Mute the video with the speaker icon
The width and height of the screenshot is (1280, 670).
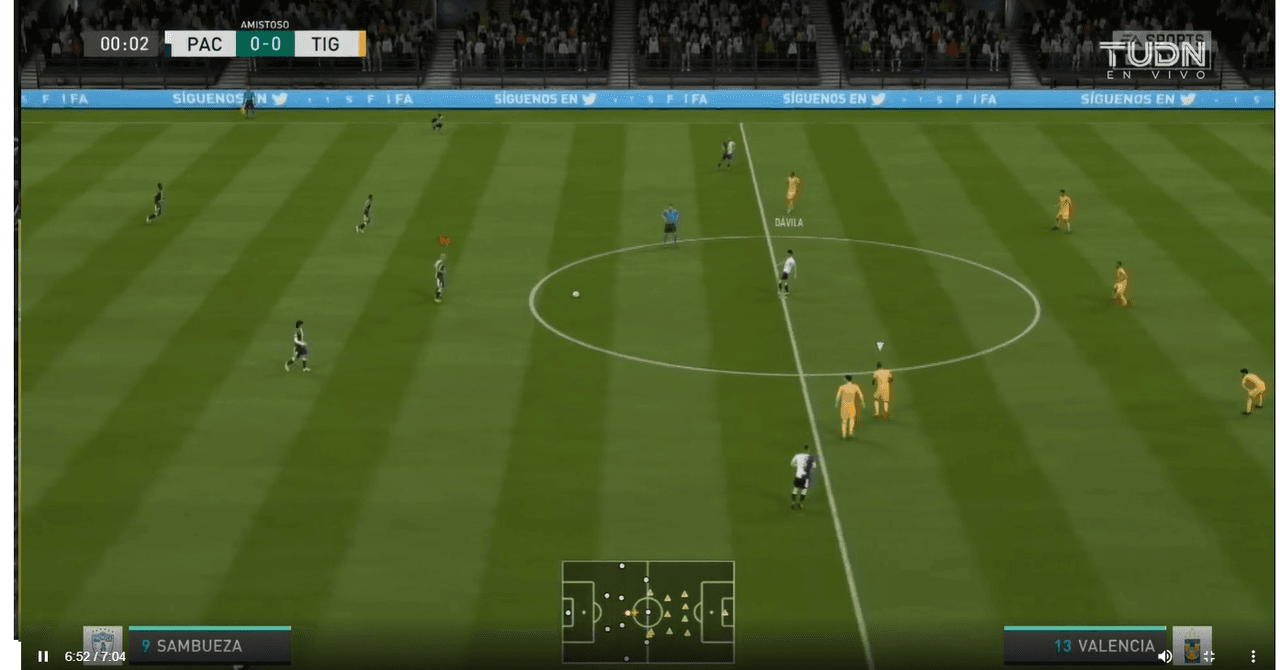click(x=1164, y=656)
